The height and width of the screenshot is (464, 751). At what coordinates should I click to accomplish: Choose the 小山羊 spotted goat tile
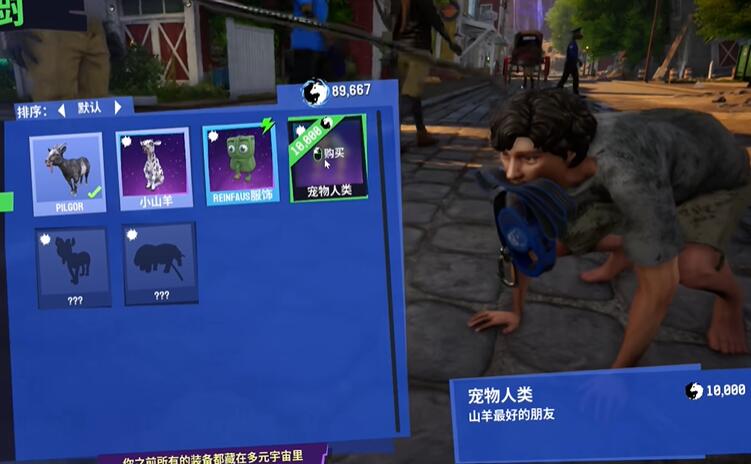[153, 168]
